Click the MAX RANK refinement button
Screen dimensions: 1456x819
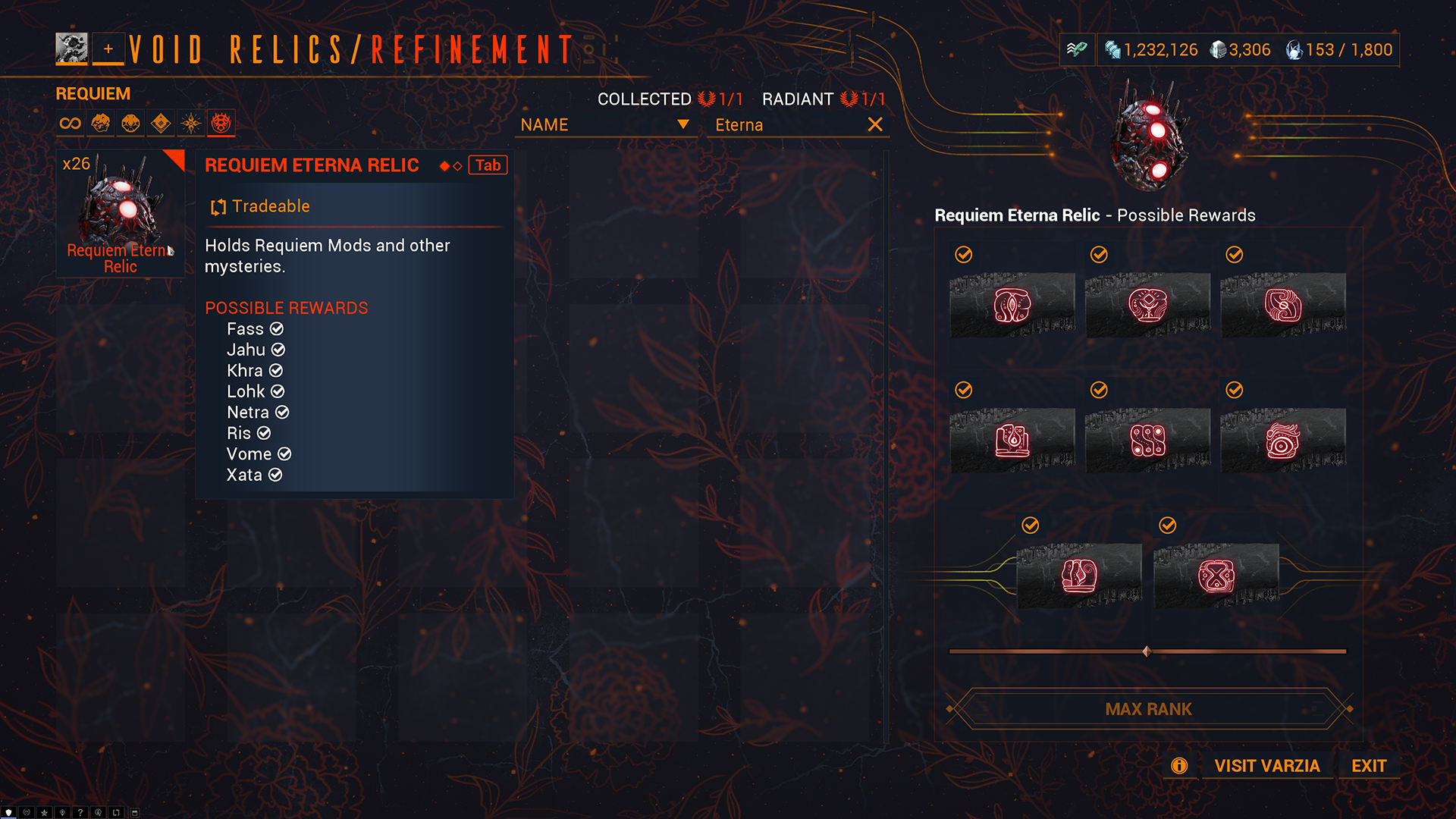pyautogui.click(x=1148, y=709)
